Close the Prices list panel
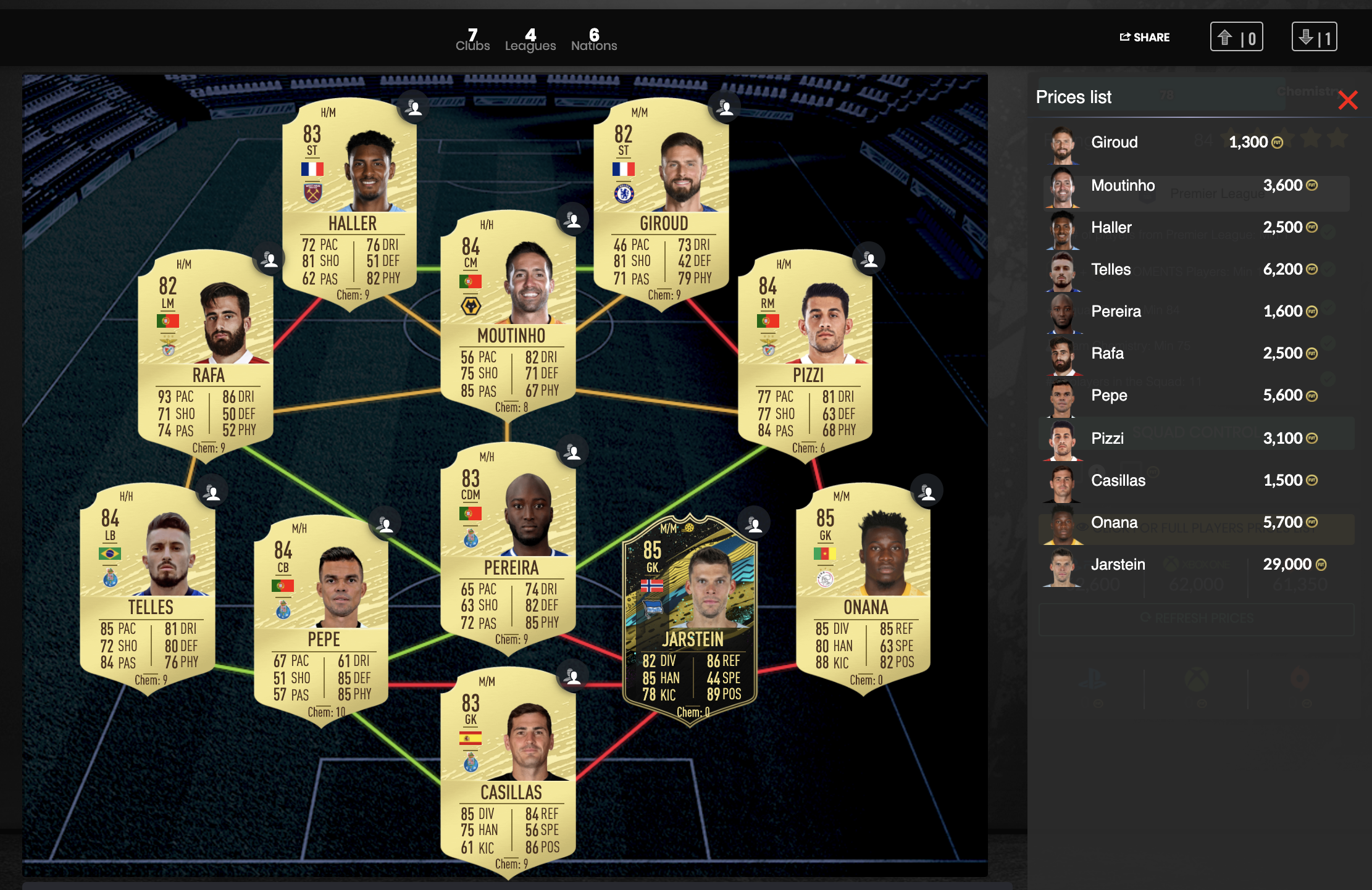 [x=1349, y=99]
